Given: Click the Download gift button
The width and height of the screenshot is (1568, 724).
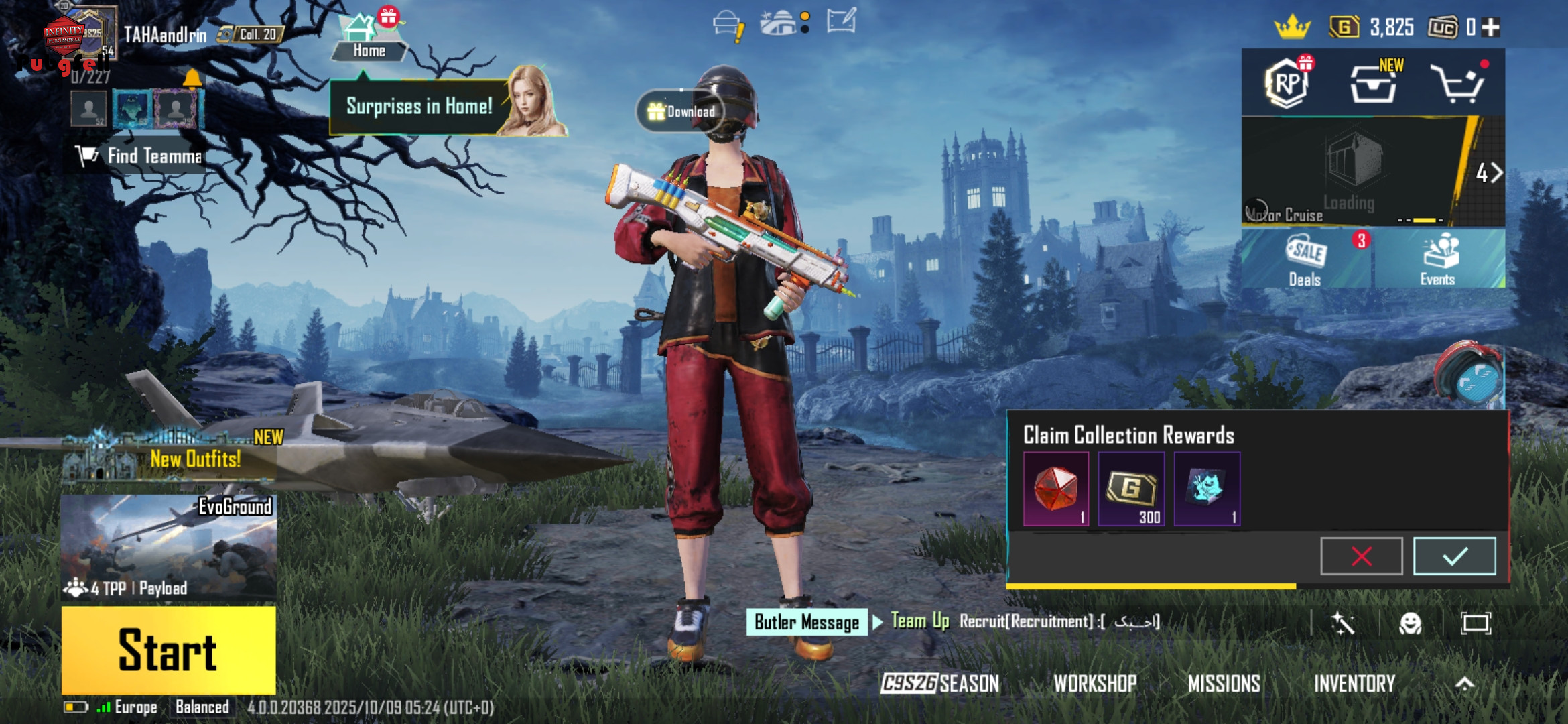Looking at the screenshot, I should click(x=681, y=111).
